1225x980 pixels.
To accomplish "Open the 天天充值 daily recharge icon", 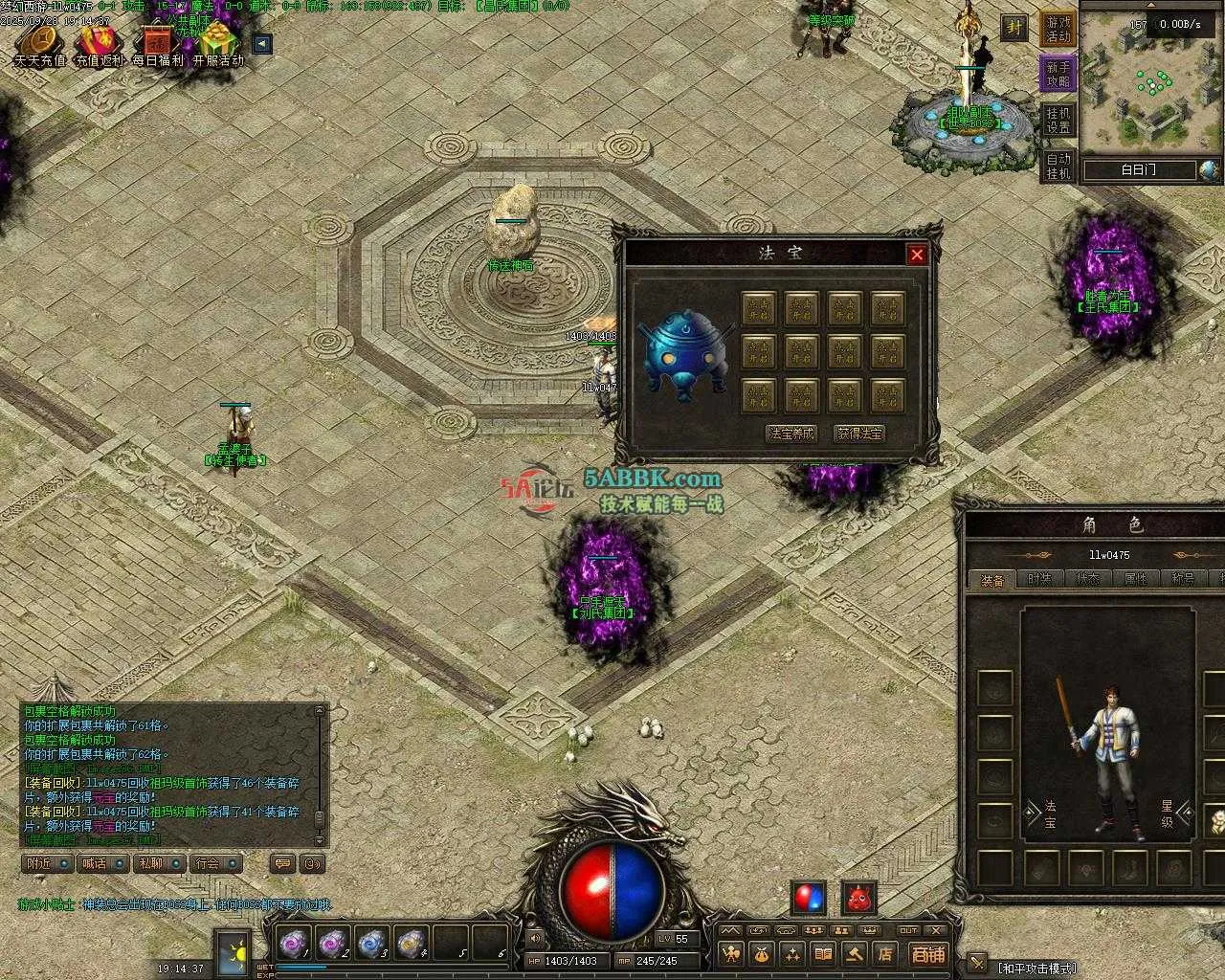I will tap(39, 44).
